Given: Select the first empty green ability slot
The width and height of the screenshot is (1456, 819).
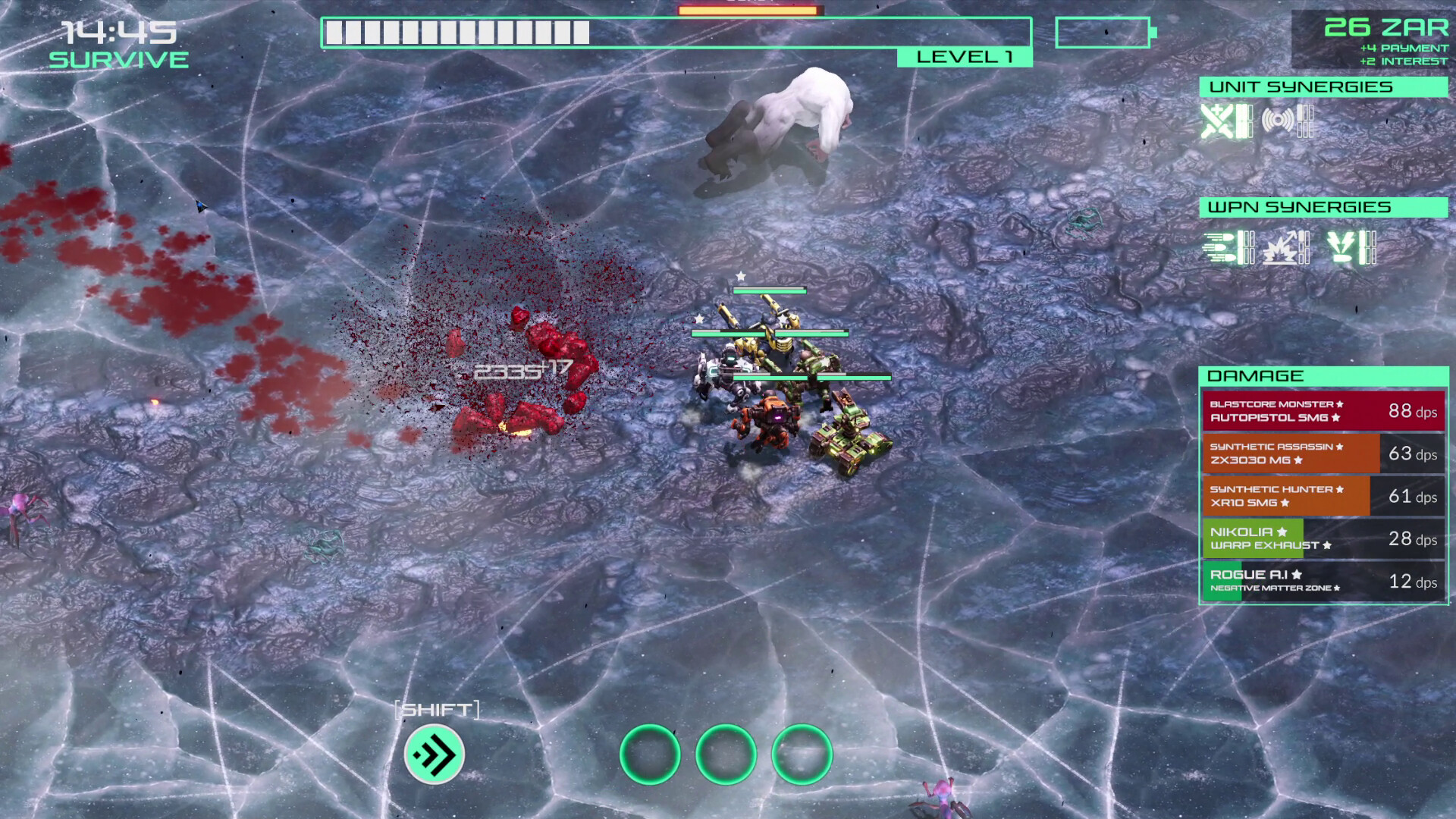Looking at the screenshot, I should (651, 754).
